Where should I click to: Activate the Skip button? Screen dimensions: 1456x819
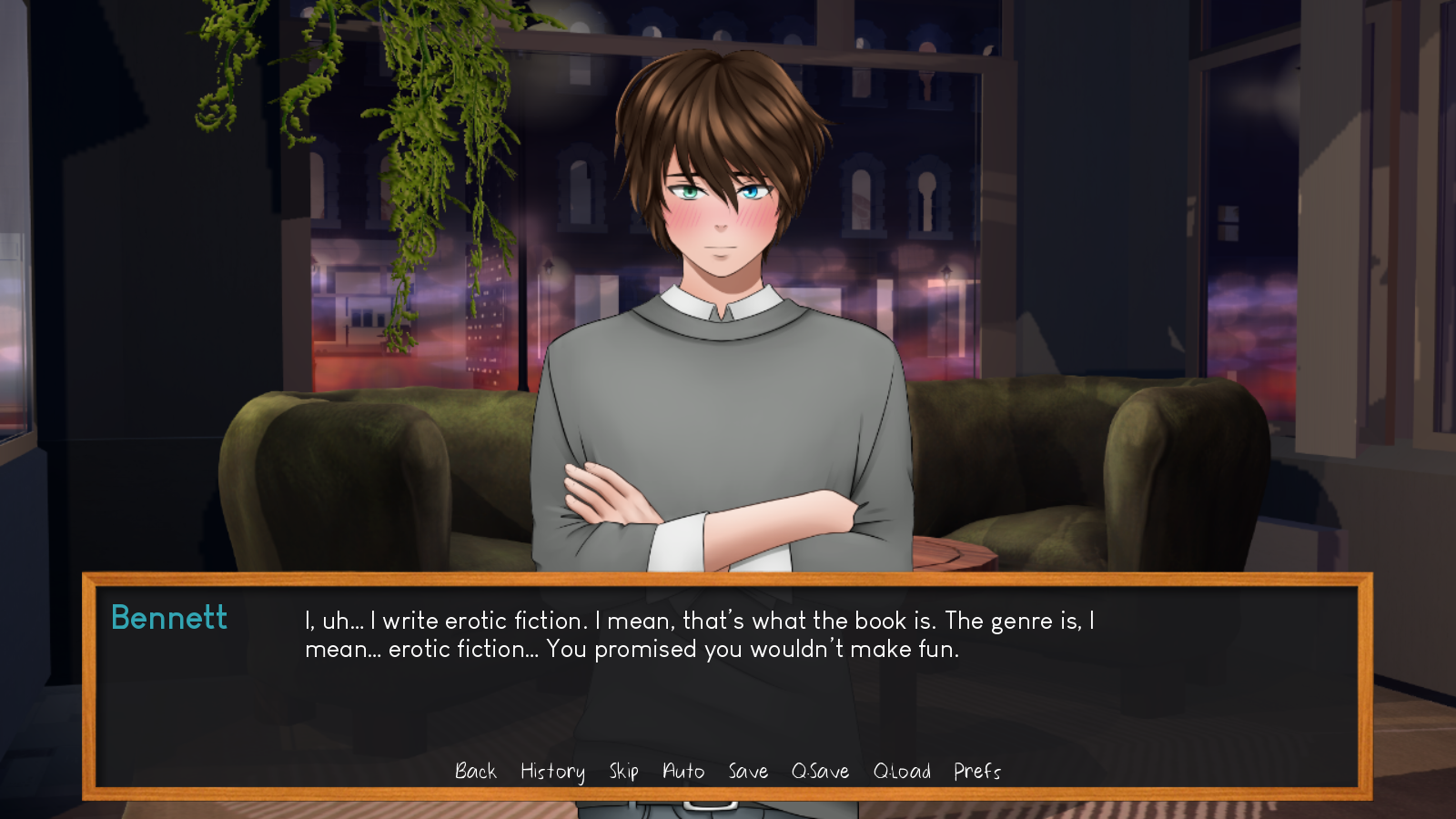(623, 772)
